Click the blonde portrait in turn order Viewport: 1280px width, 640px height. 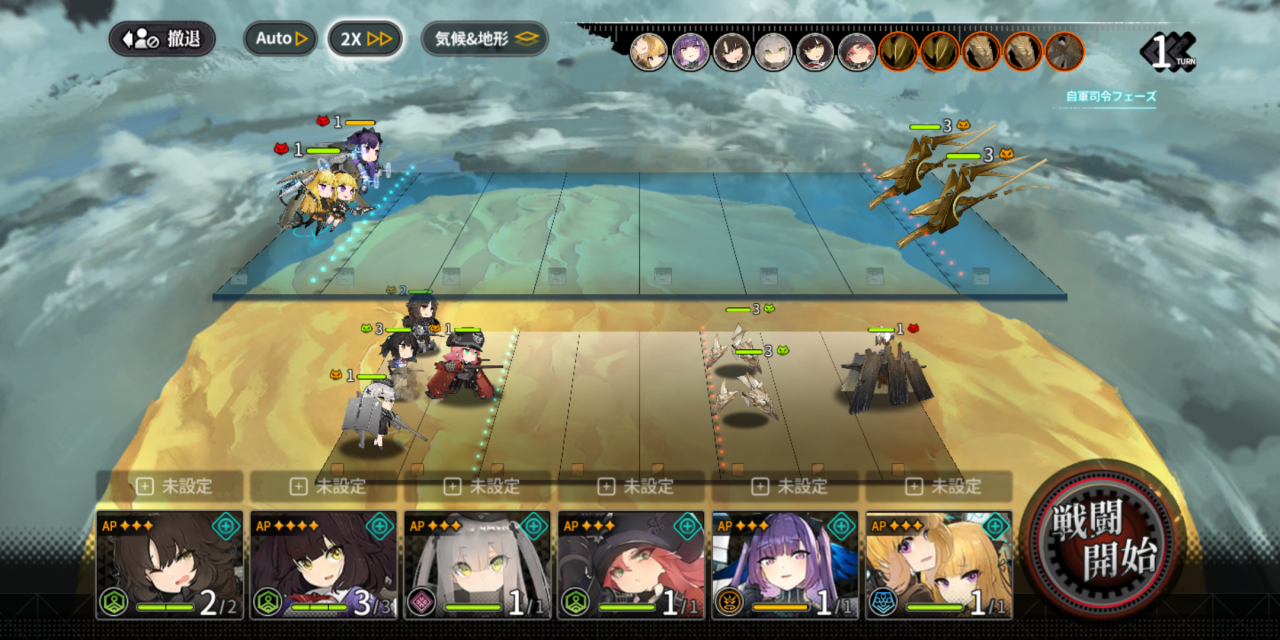point(649,52)
